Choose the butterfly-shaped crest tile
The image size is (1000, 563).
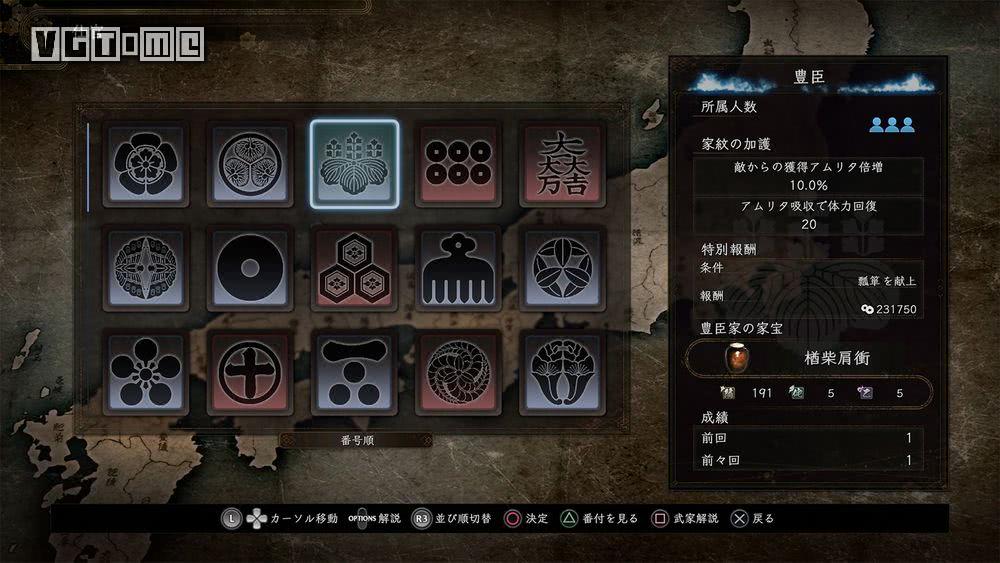(562, 373)
